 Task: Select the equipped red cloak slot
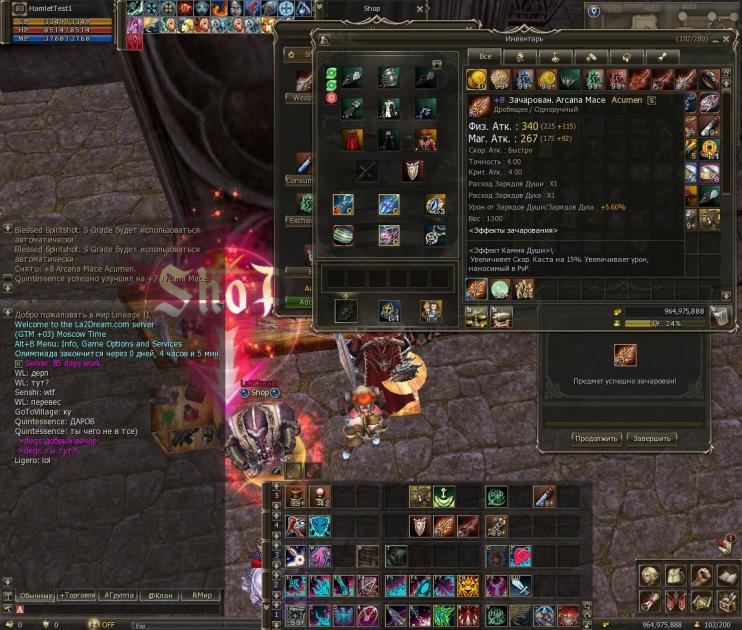(352, 139)
